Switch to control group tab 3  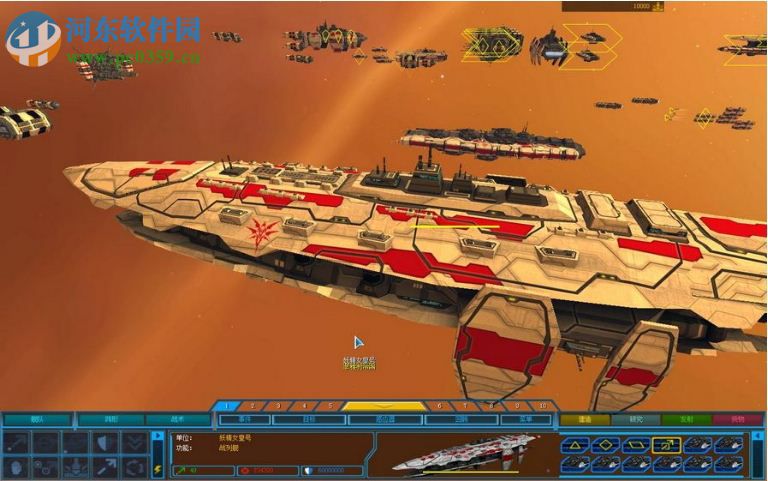point(278,406)
